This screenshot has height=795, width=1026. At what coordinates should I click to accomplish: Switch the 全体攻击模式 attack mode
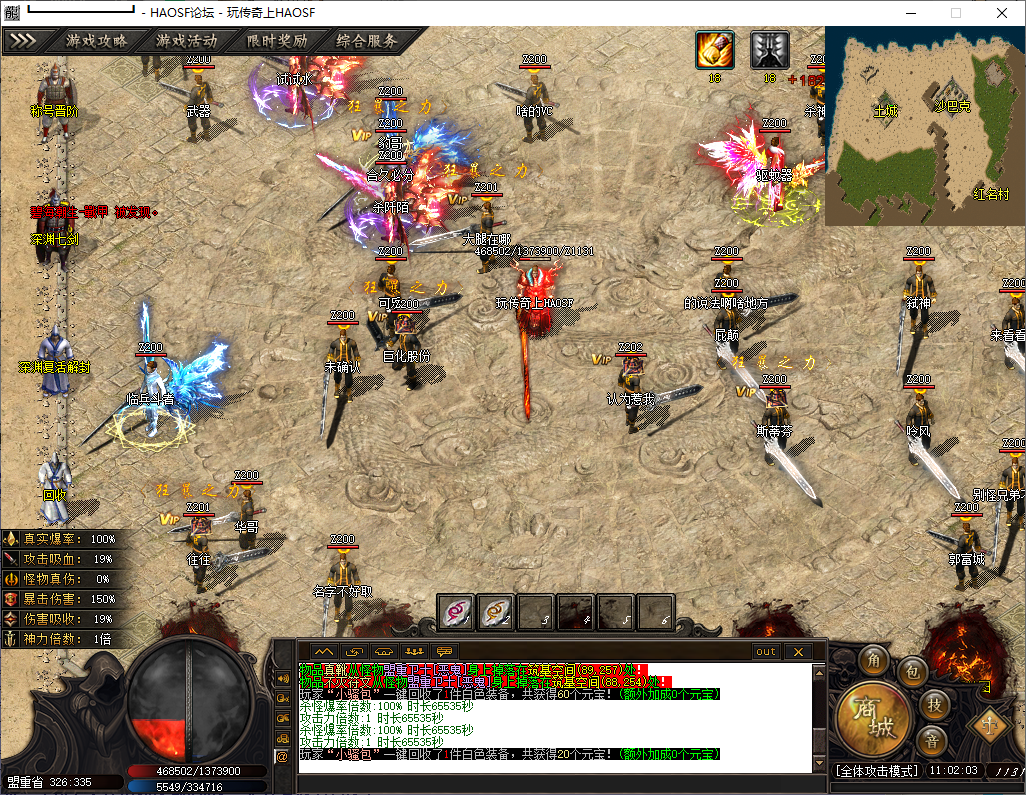(x=876, y=771)
